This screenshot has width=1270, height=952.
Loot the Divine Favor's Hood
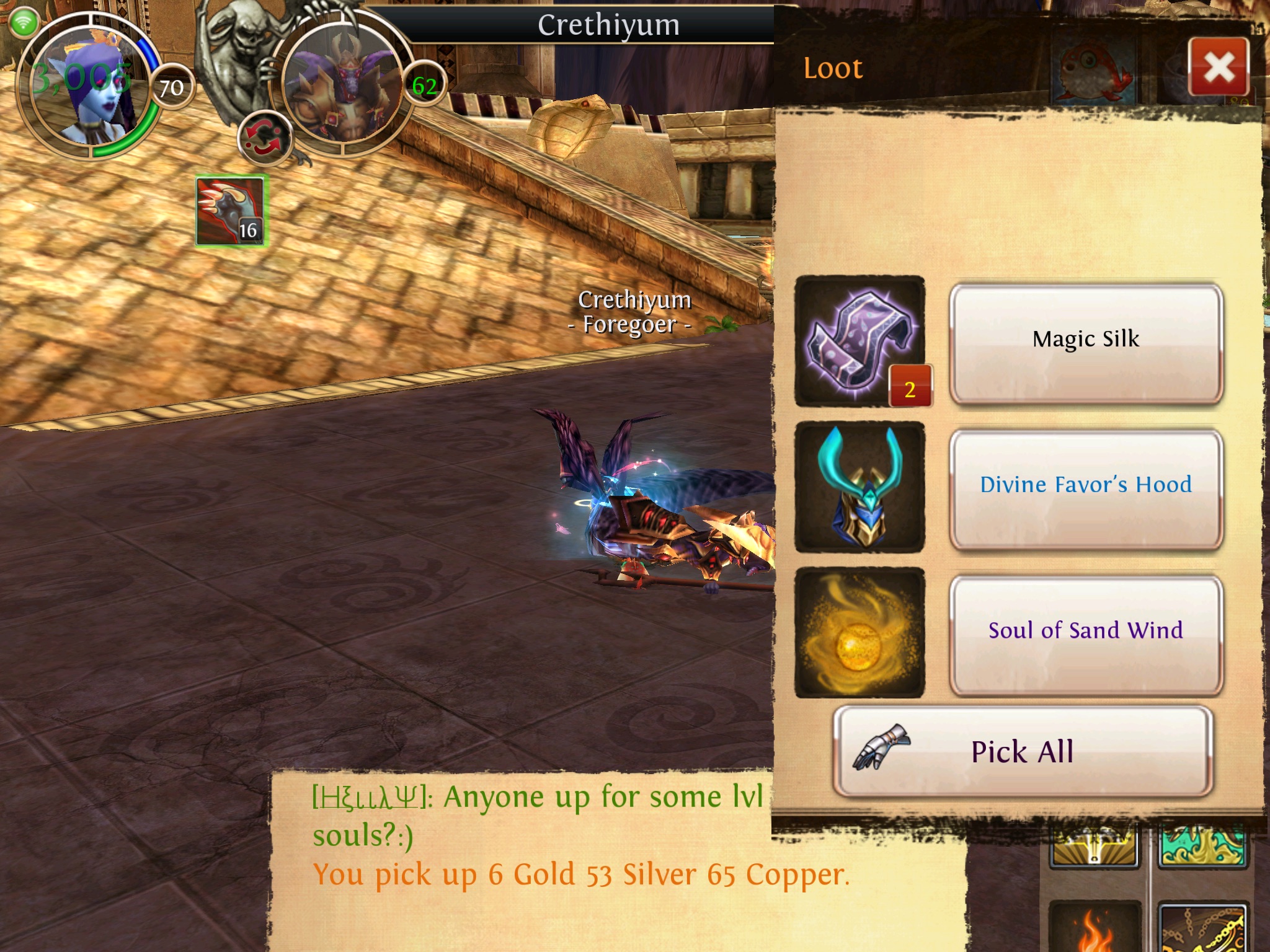(x=1085, y=488)
